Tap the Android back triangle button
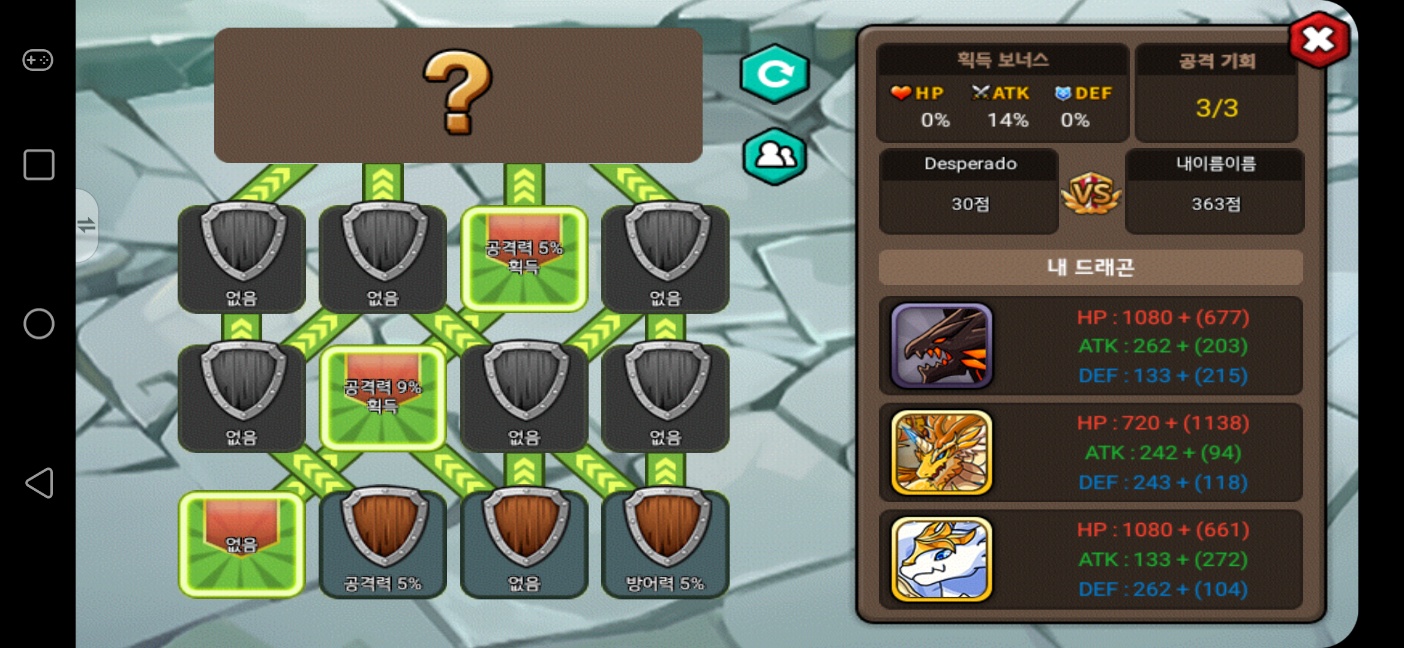This screenshot has height=648, width=1404. (38, 483)
